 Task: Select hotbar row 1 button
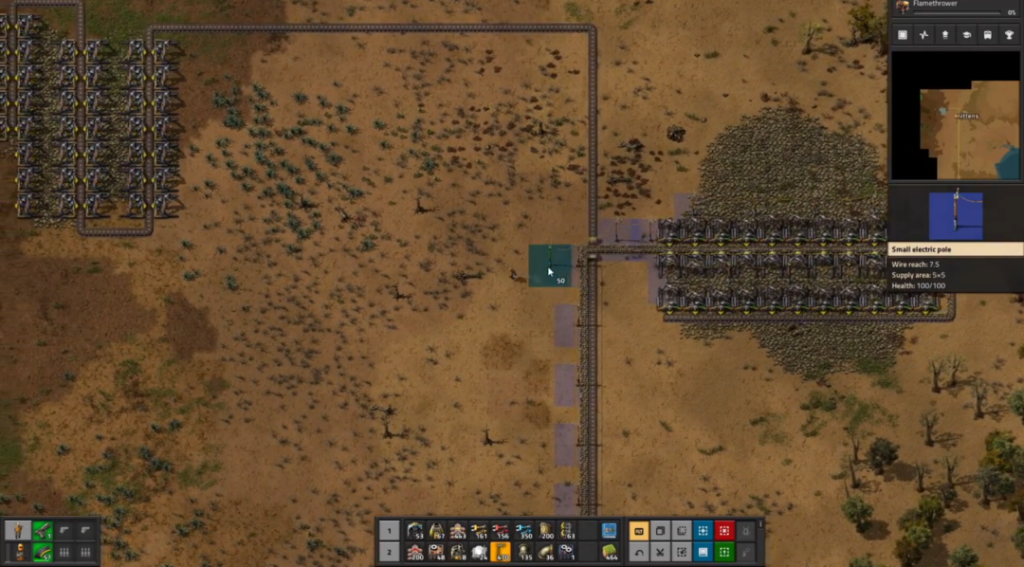point(390,530)
